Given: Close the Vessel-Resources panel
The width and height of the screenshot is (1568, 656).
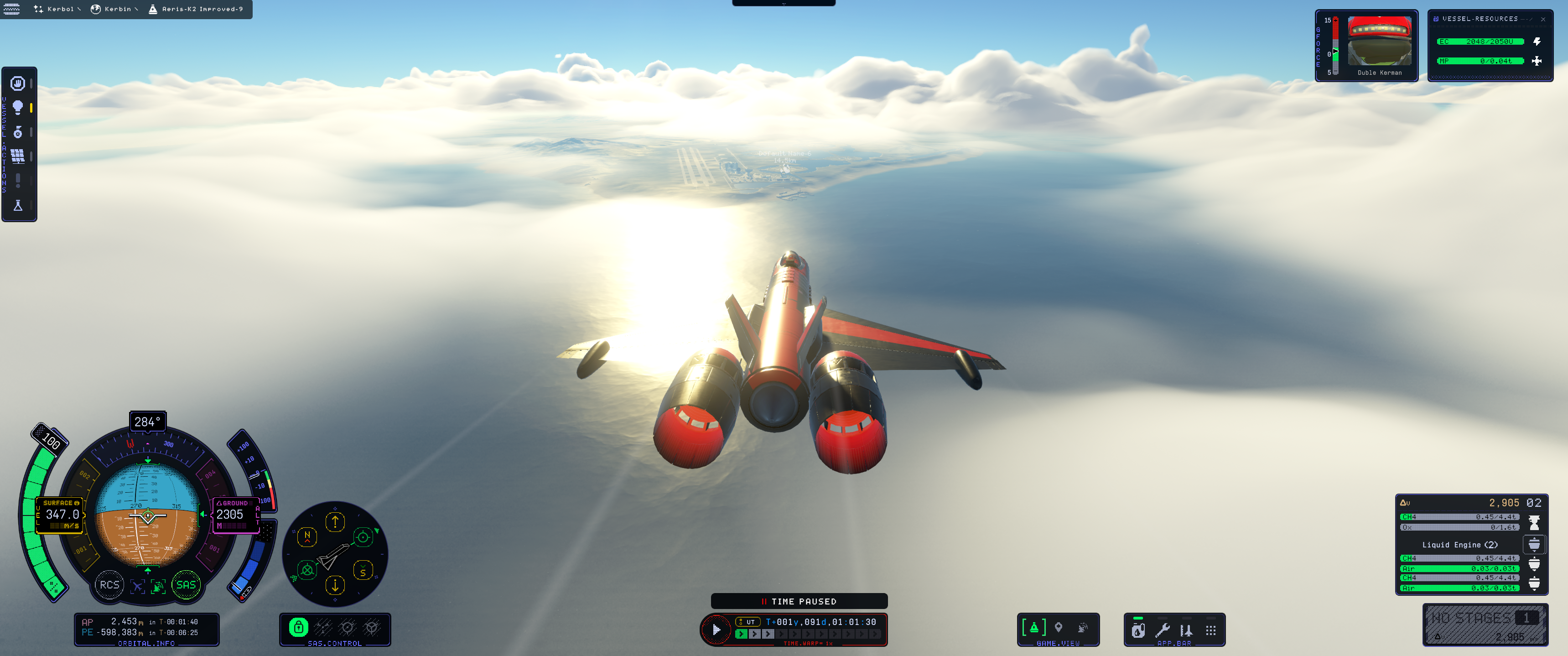Looking at the screenshot, I should [1542, 20].
